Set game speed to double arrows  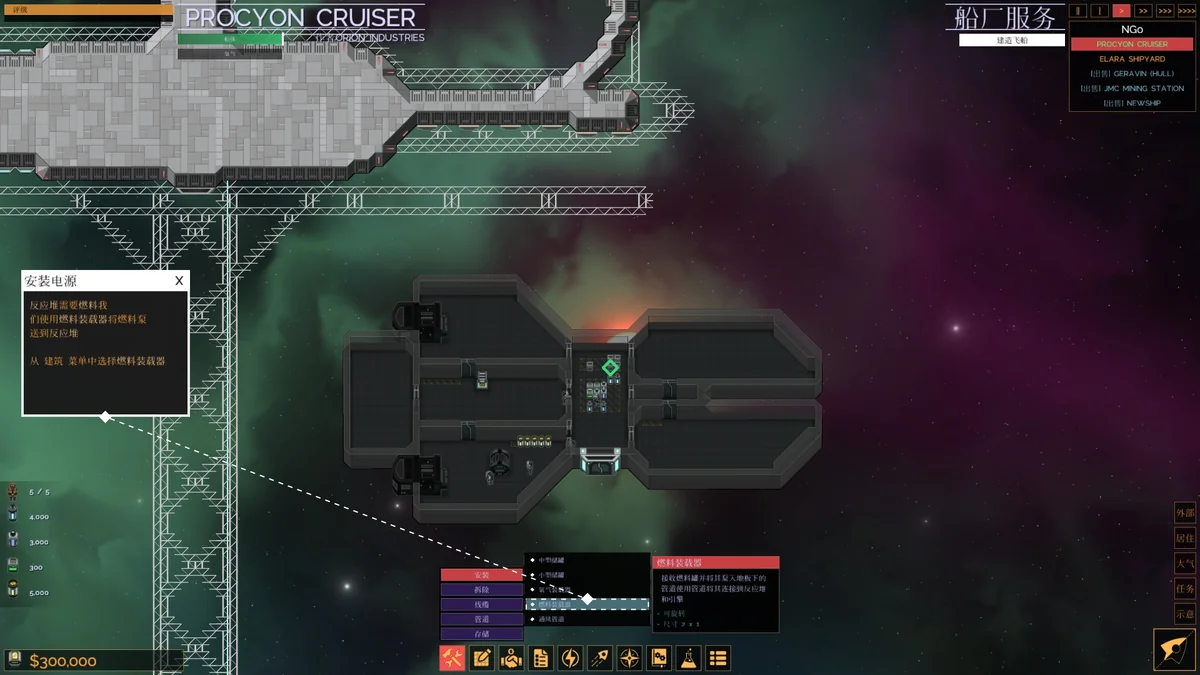[x=1143, y=11]
